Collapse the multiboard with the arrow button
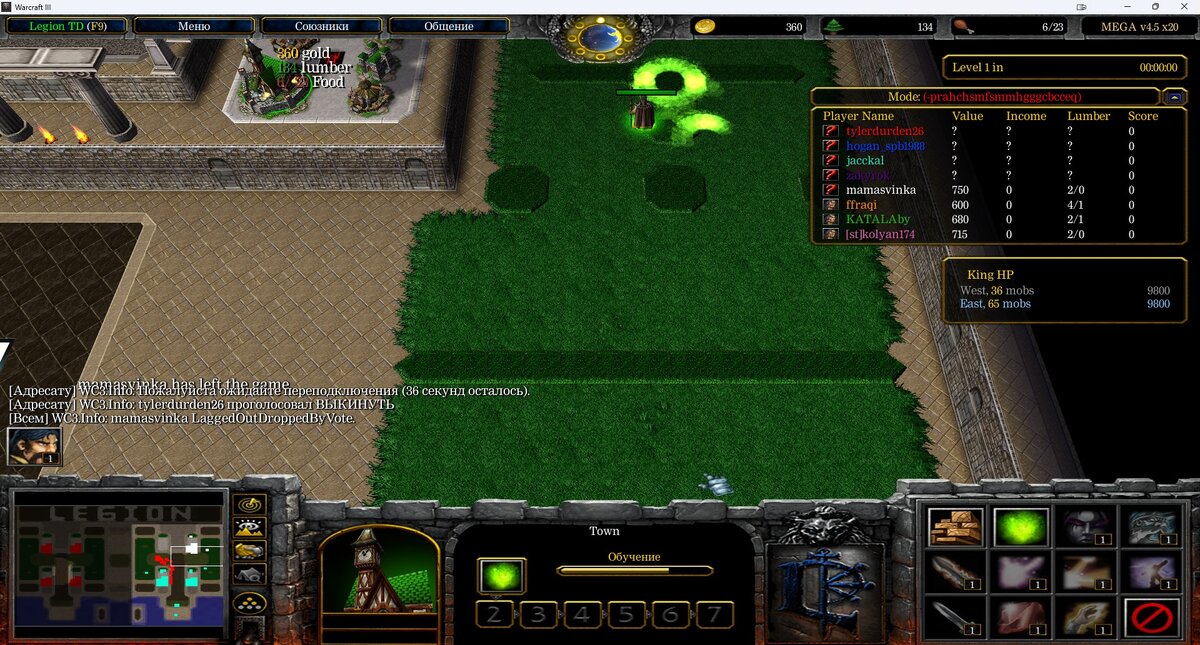1200x645 pixels. tap(1174, 97)
